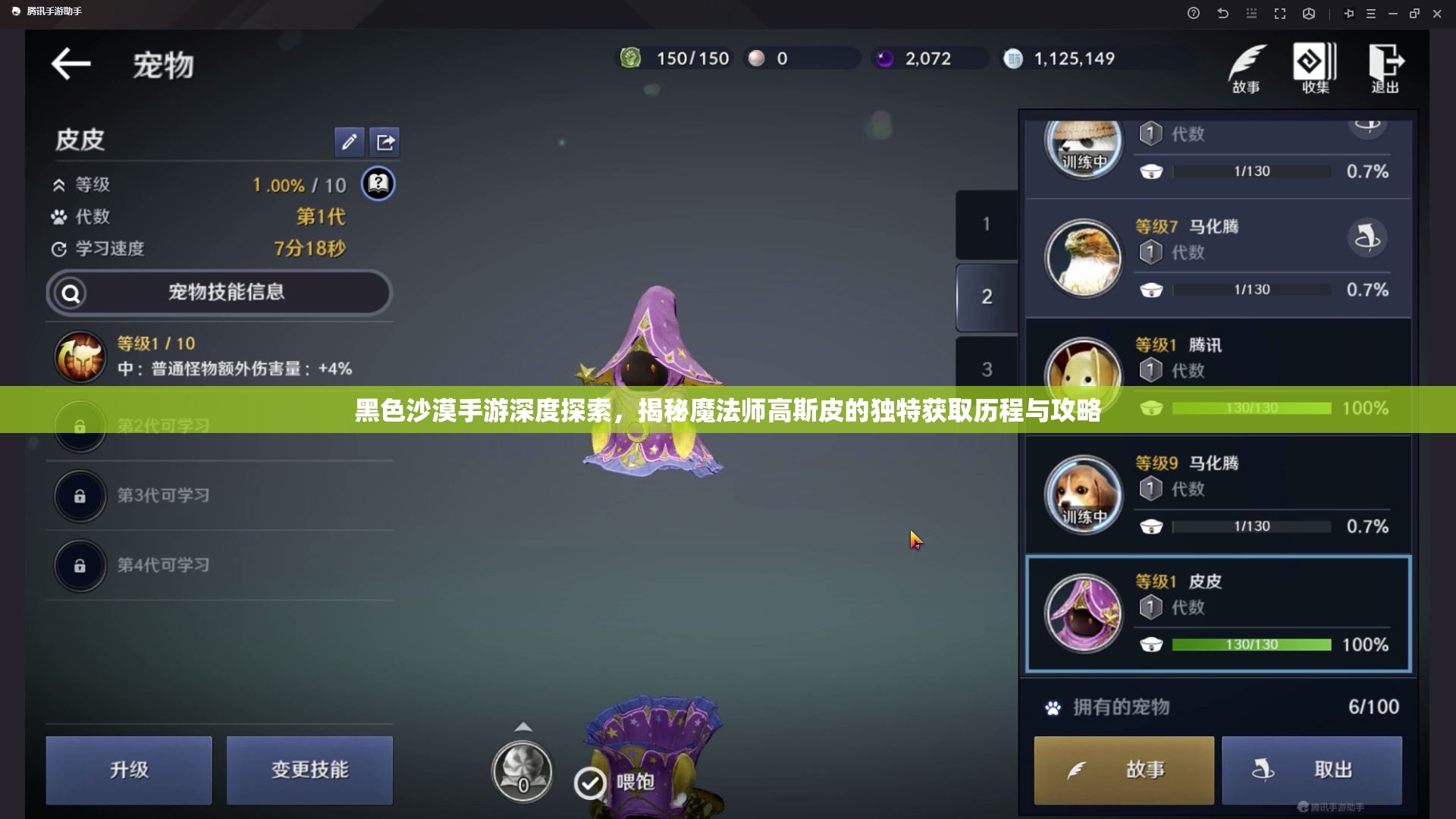The image size is (1456, 819).
Task: Expand the food selector up arrow
Action: (x=523, y=726)
